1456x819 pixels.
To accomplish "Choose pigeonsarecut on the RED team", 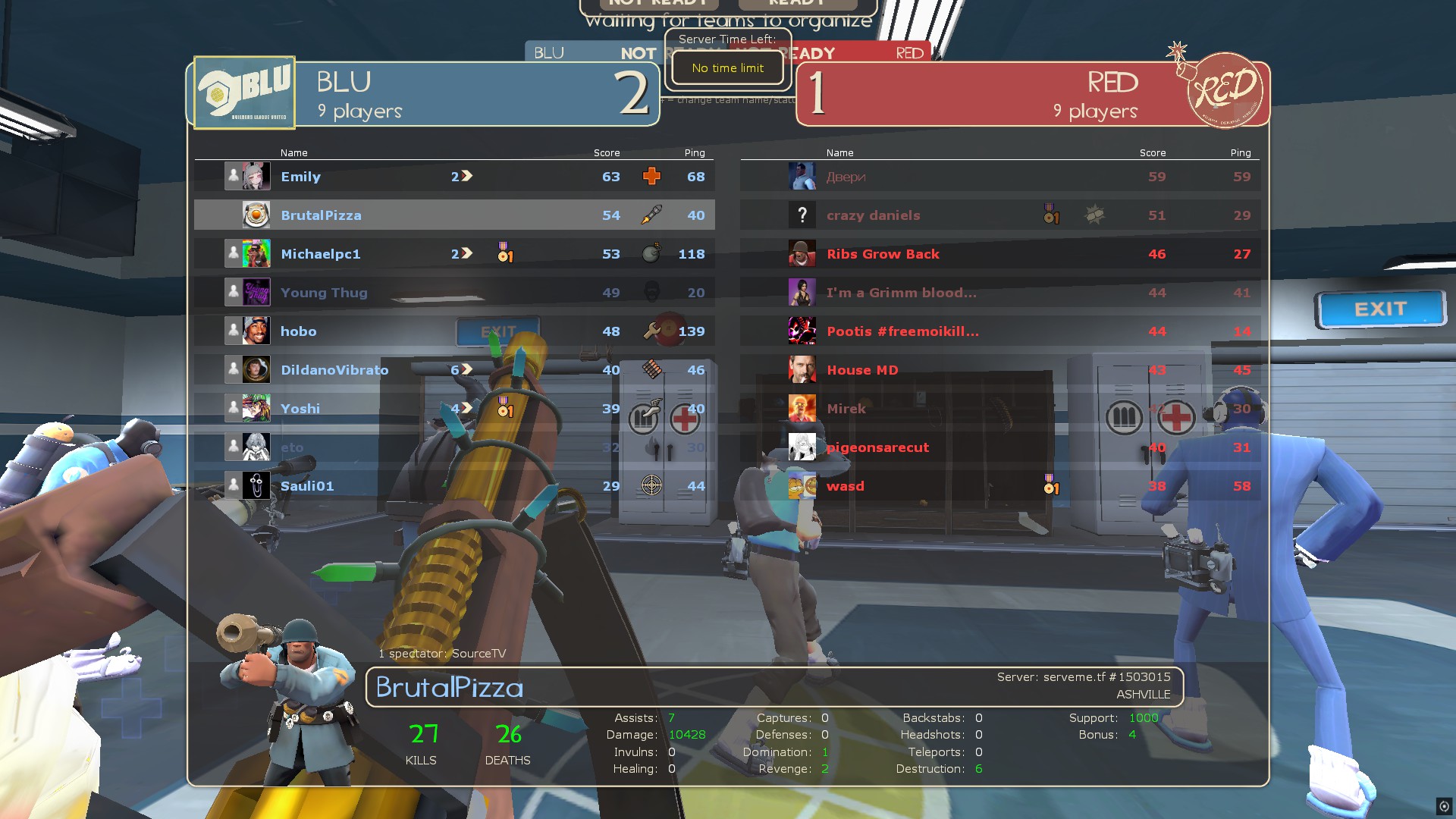I will 877,447.
